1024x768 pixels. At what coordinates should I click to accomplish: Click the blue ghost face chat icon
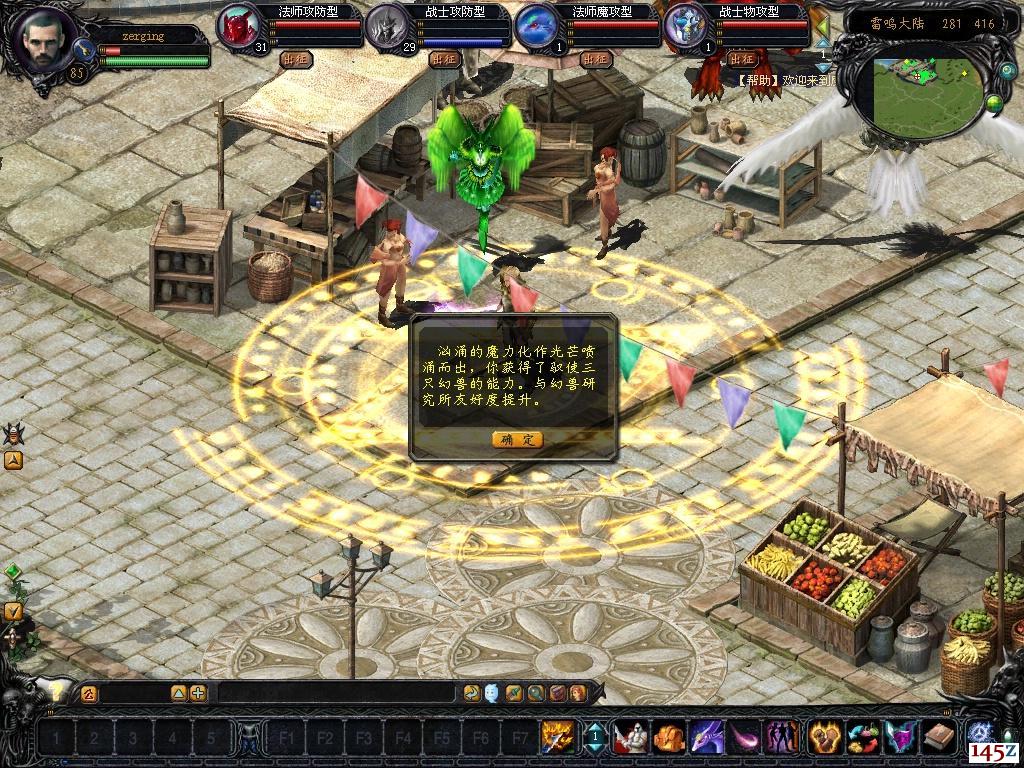coord(493,692)
